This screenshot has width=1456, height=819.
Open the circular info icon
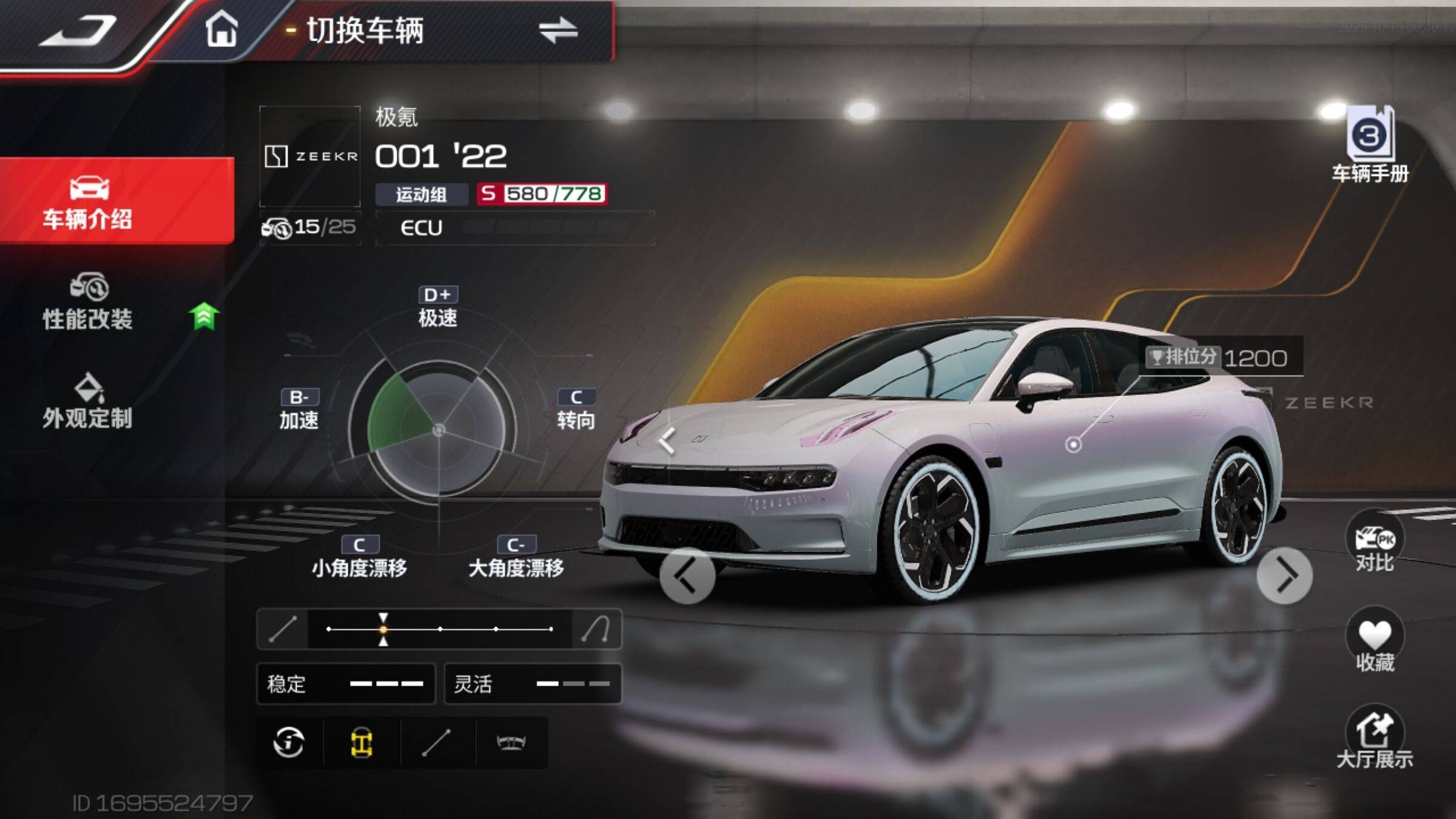pyautogui.click(x=289, y=743)
